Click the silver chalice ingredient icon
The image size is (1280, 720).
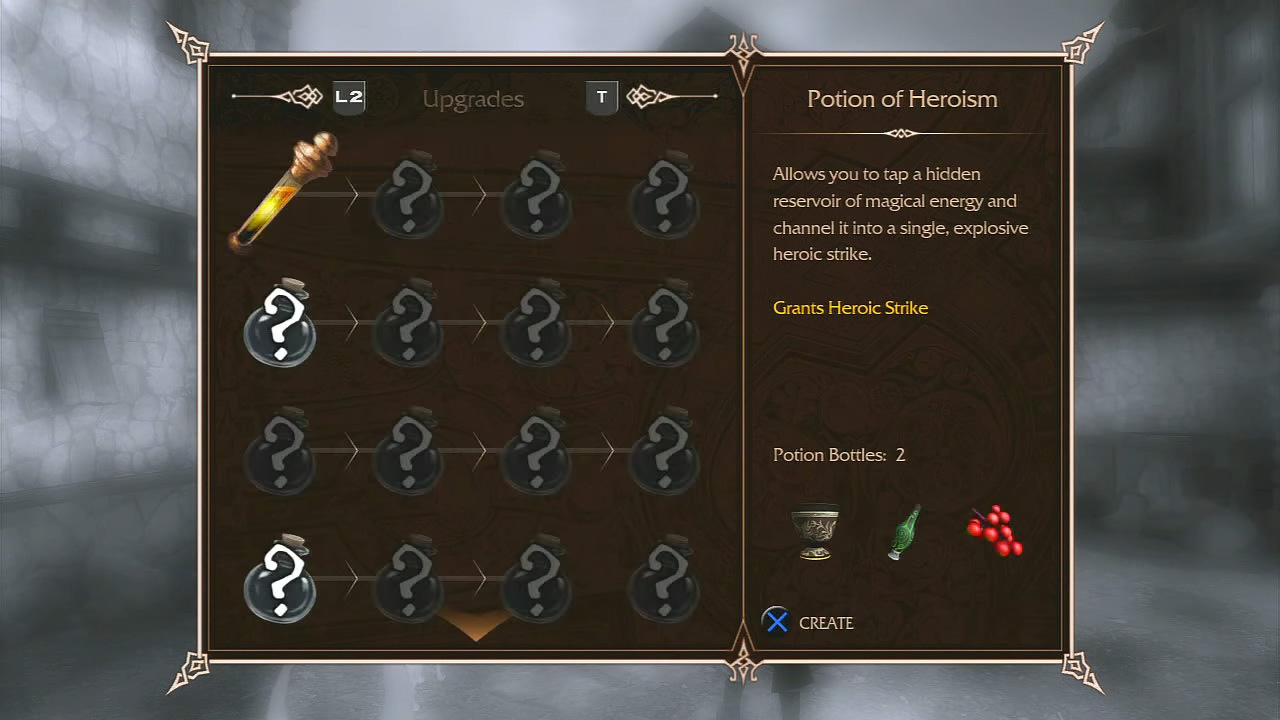(814, 532)
